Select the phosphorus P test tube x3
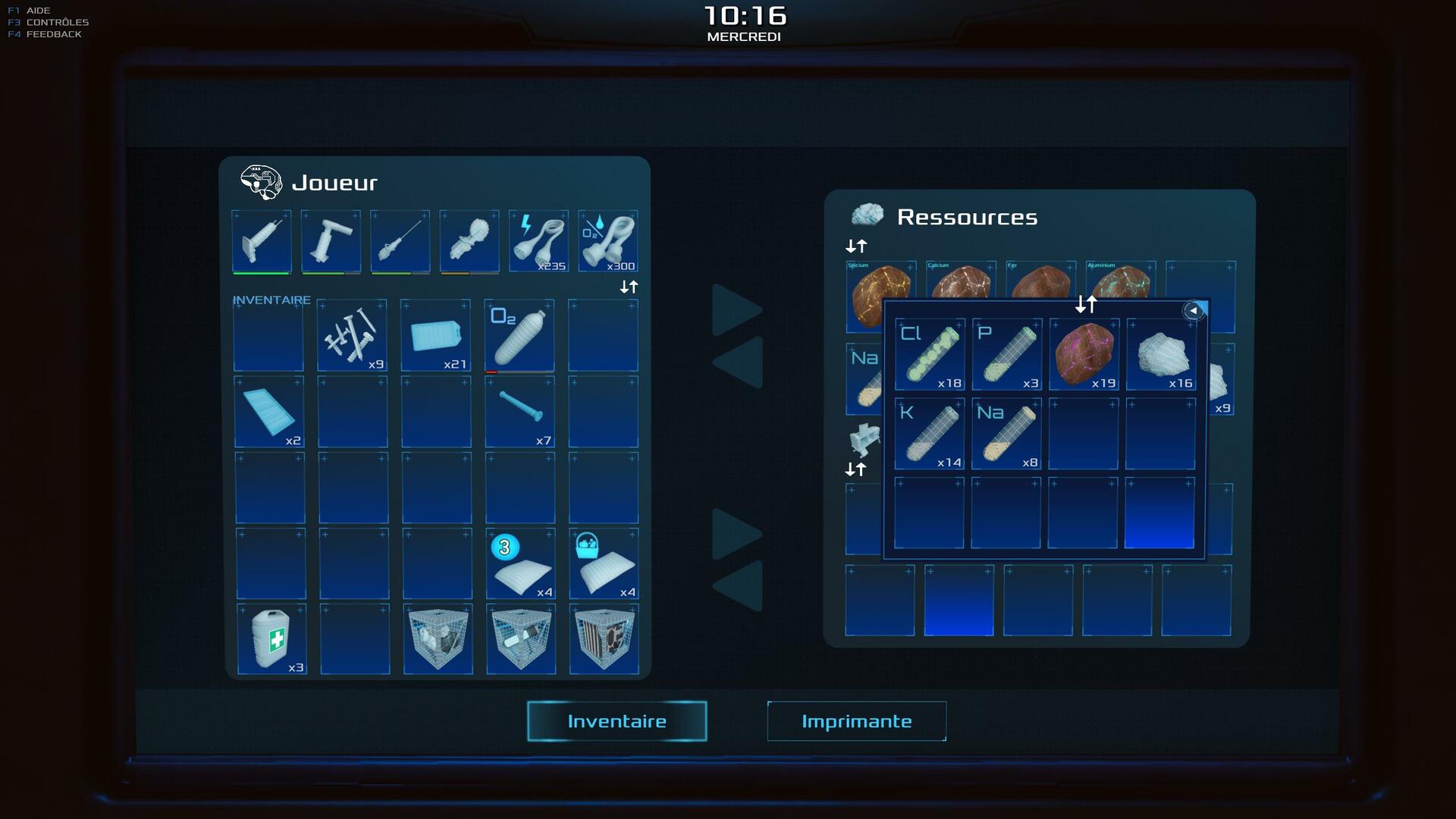 point(1007,354)
